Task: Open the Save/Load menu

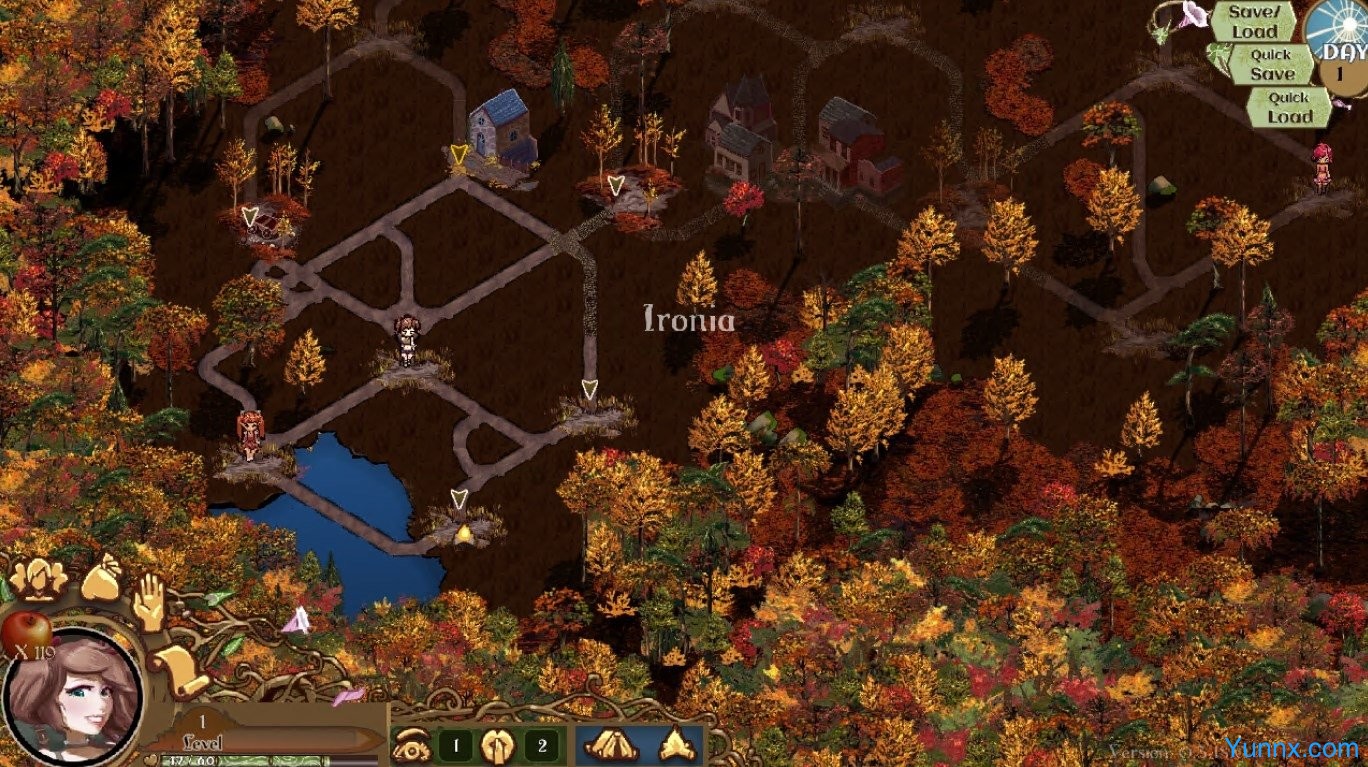Action: [x=1254, y=21]
